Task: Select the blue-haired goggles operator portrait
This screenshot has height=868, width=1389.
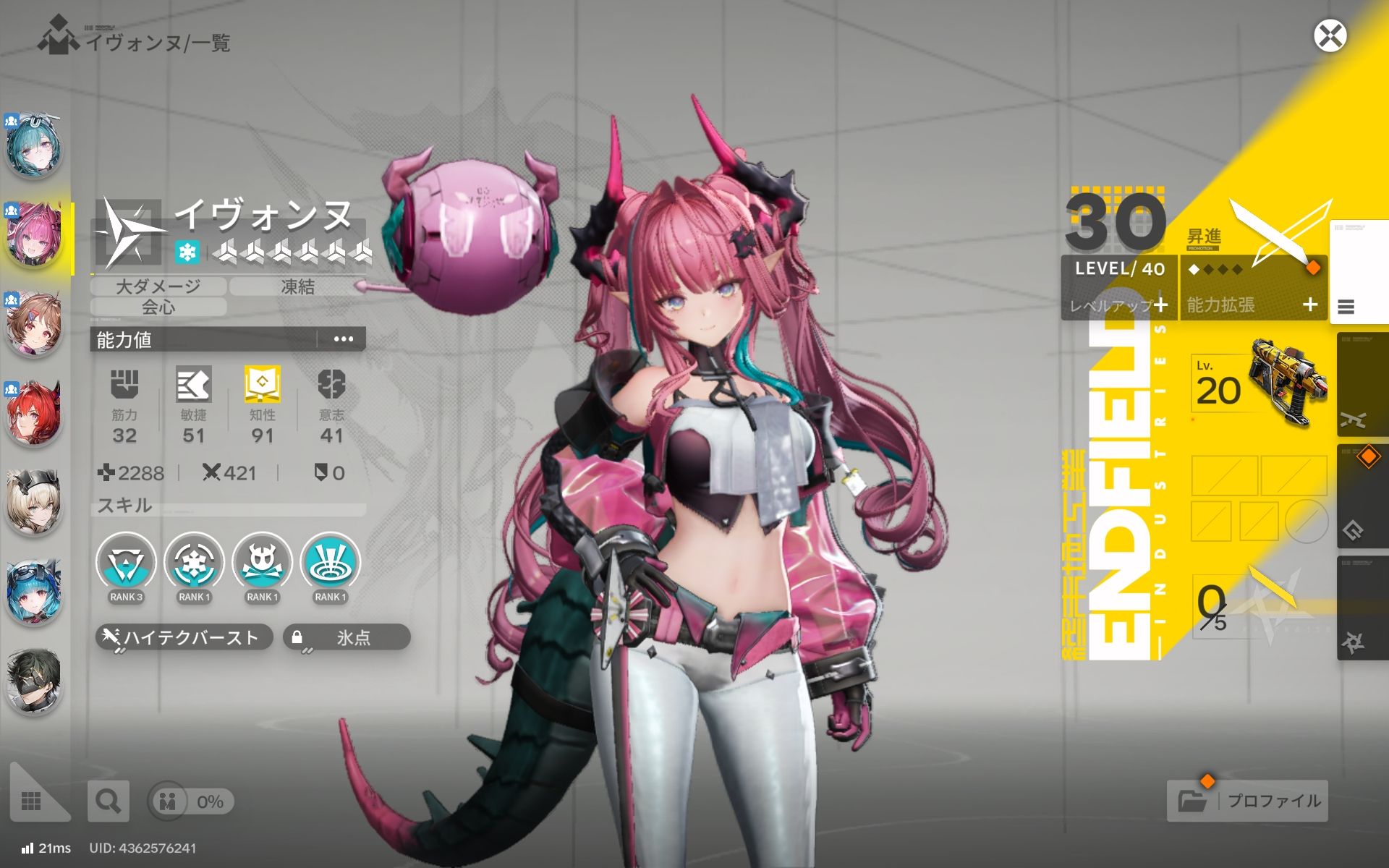Action: pos(34,591)
